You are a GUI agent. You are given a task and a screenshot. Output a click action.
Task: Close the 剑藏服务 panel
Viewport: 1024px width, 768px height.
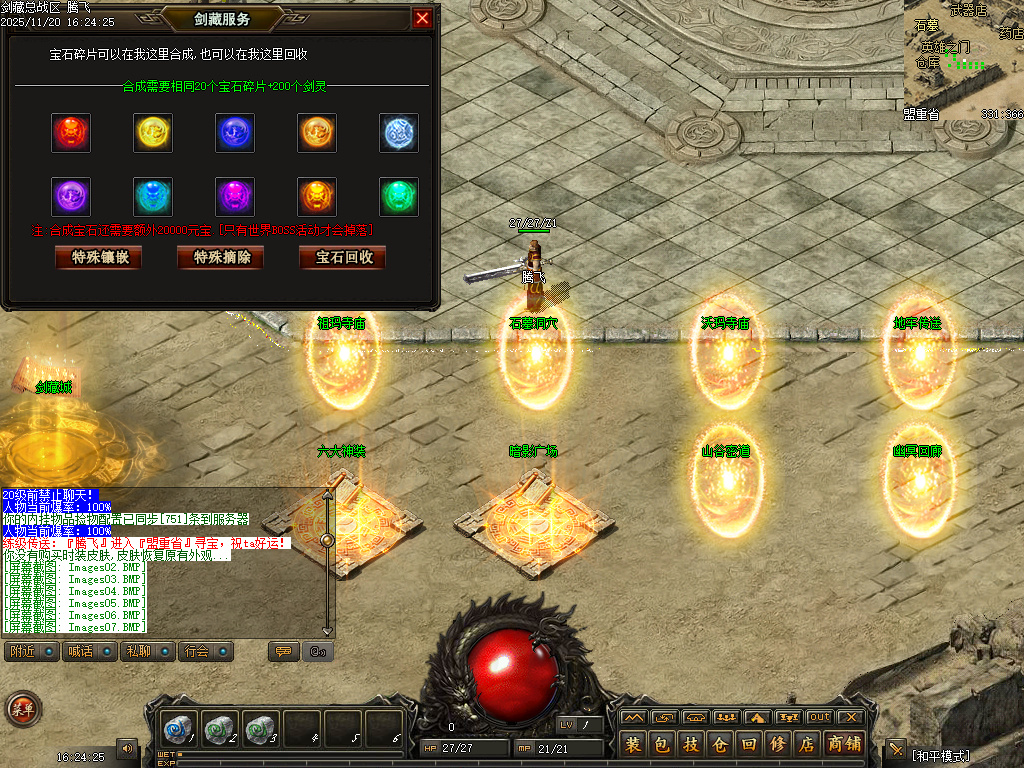click(423, 18)
